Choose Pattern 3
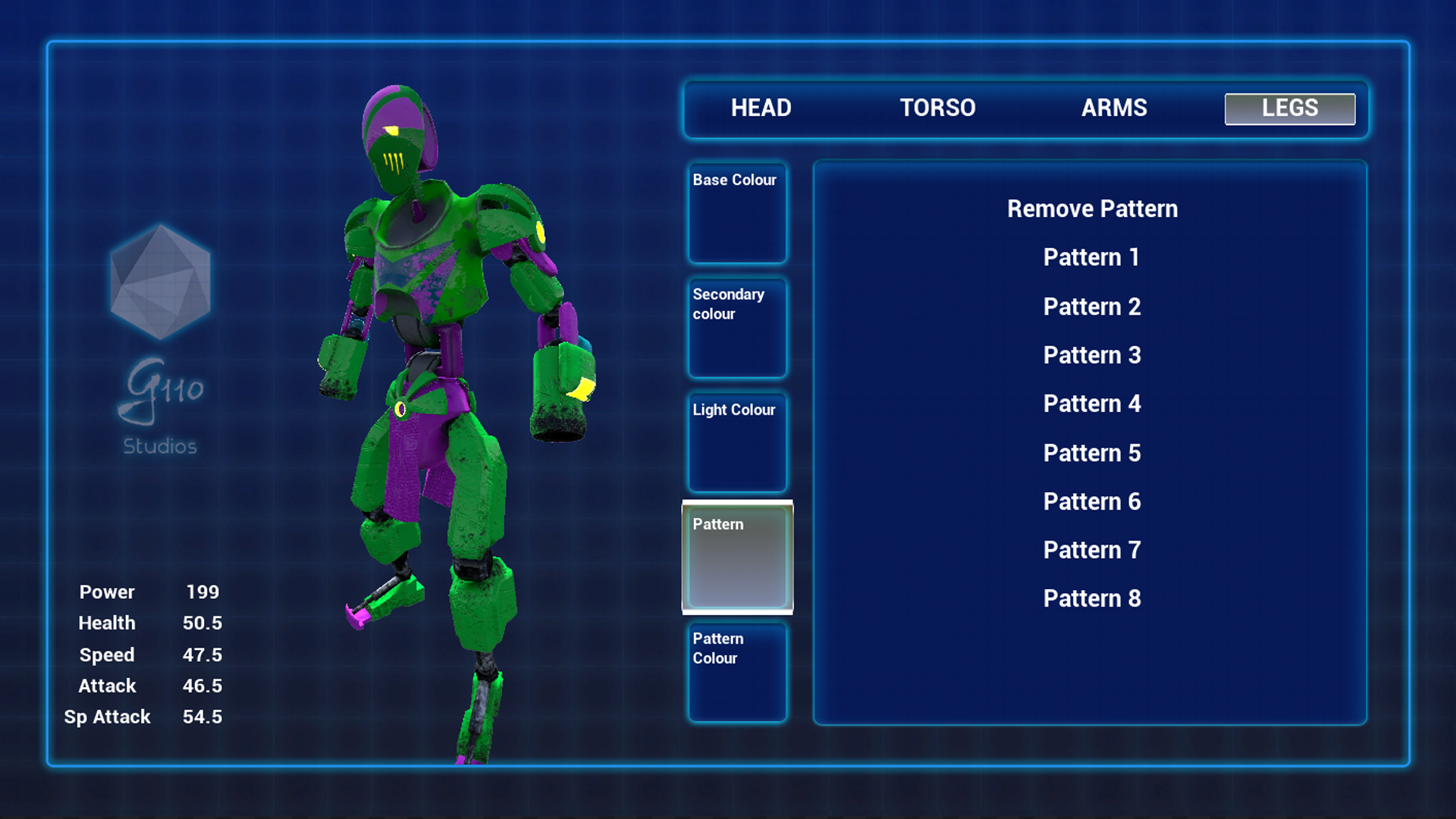The width and height of the screenshot is (1456, 819). pos(1092,355)
